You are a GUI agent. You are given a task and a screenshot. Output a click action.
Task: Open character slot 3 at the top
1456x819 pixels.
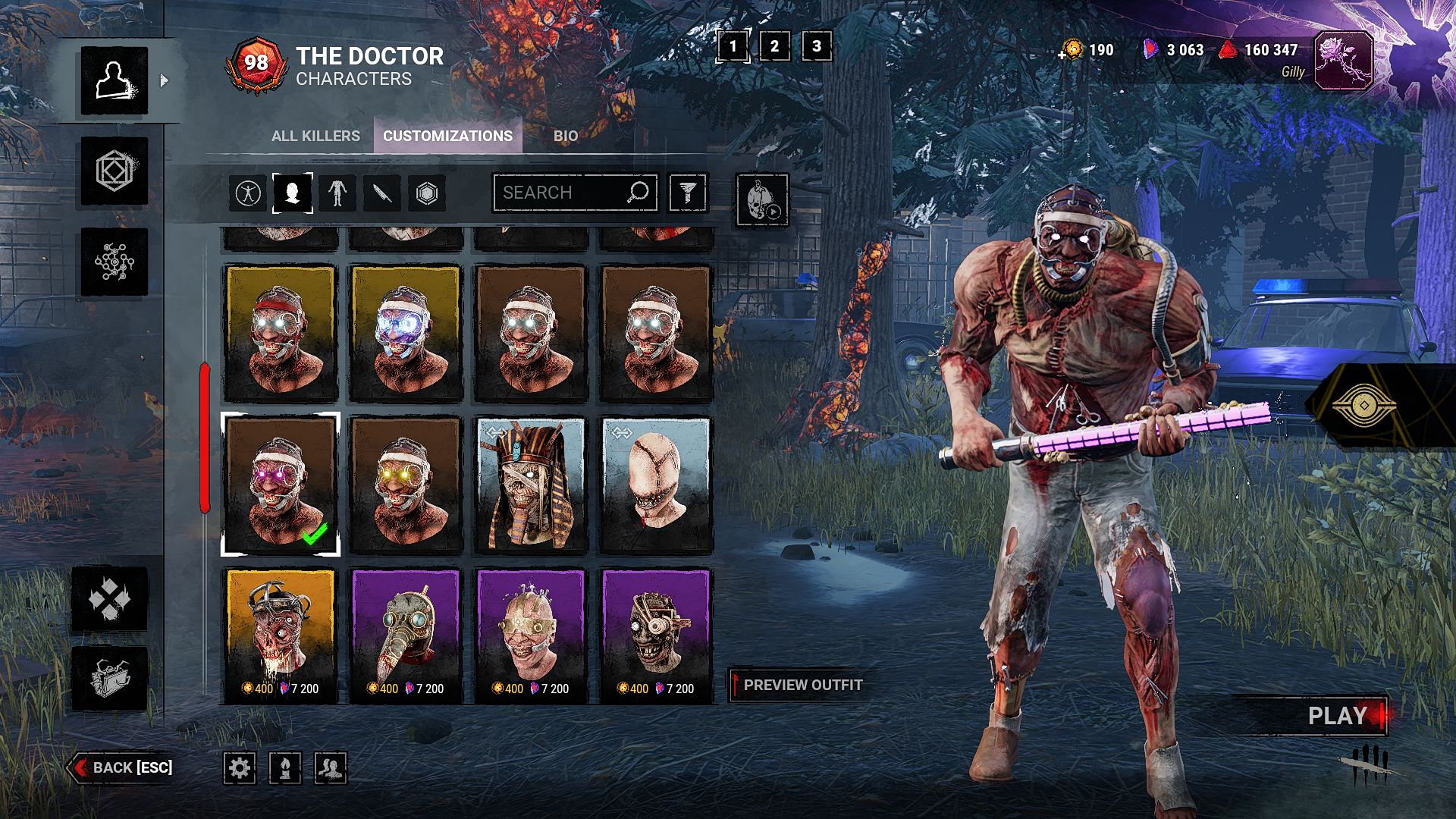point(814,48)
